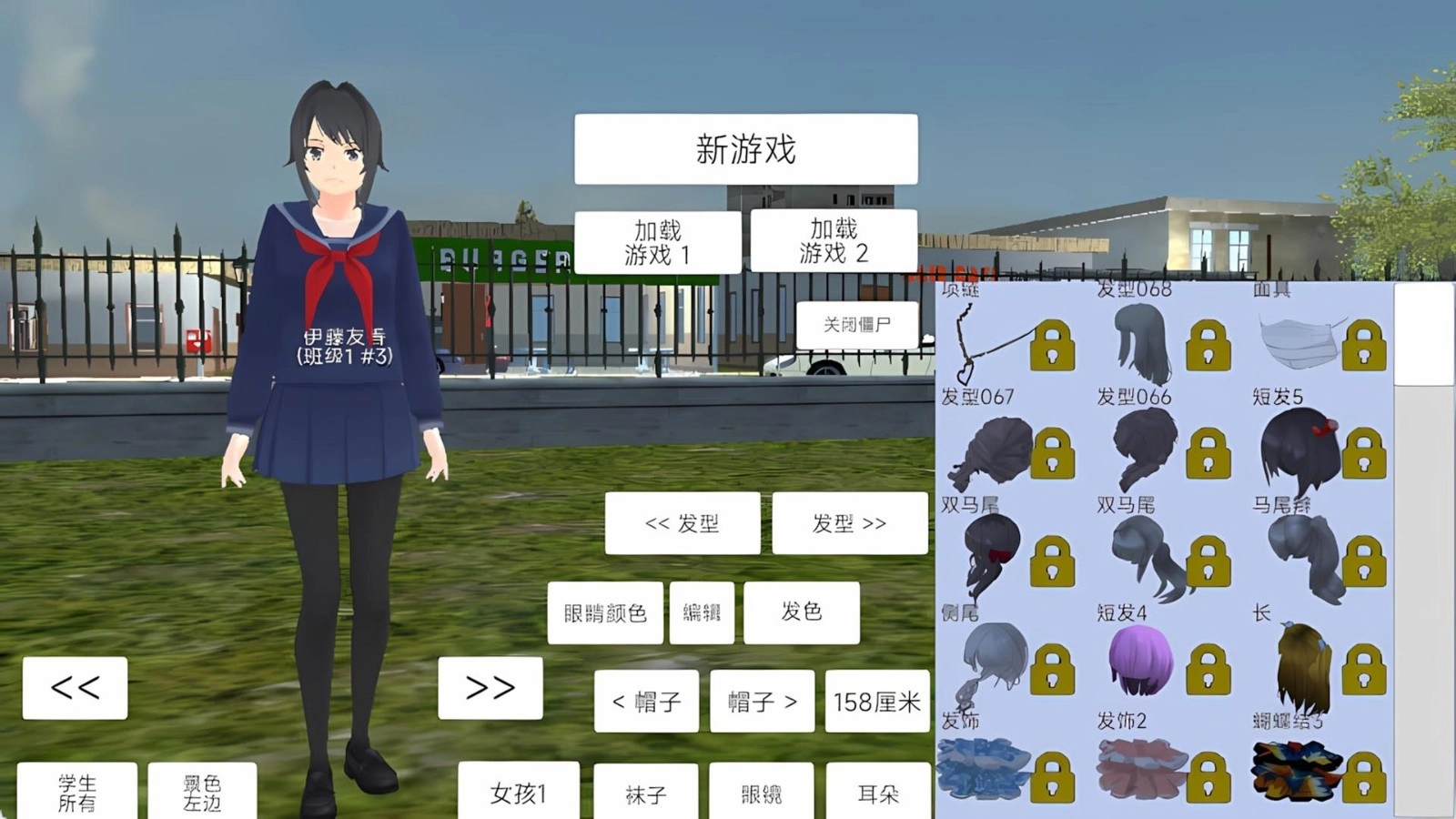Load save with 加载游戏 1

(x=655, y=241)
